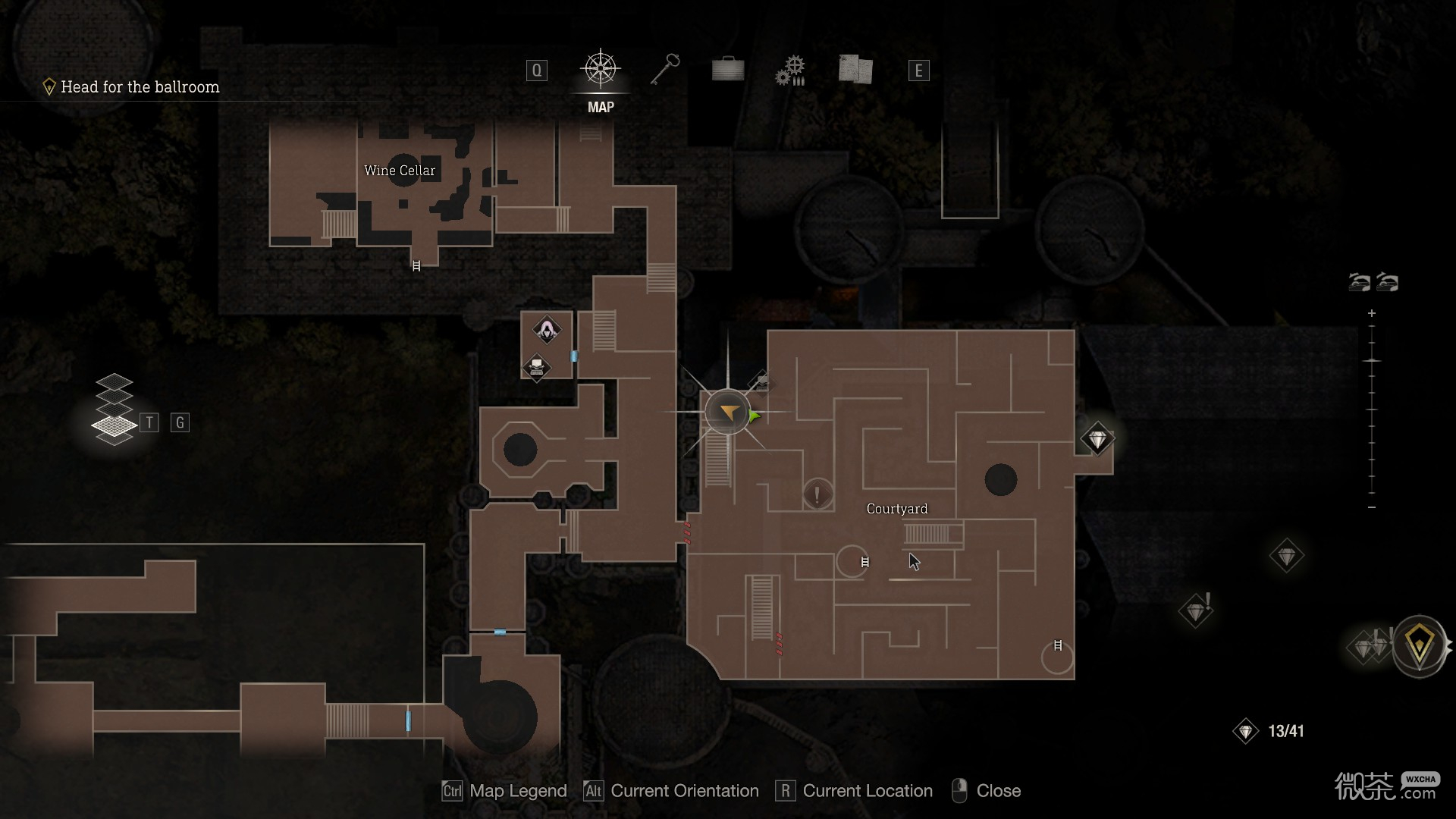1456x819 pixels.
Task: Close the map screen
Action: pyautogui.click(x=986, y=791)
